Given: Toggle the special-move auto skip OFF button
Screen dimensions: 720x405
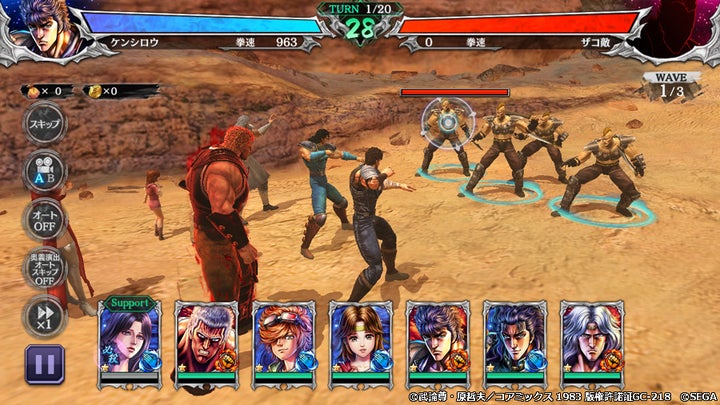Looking at the screenshot, I should pyautogui.click(x=44, y=268).
